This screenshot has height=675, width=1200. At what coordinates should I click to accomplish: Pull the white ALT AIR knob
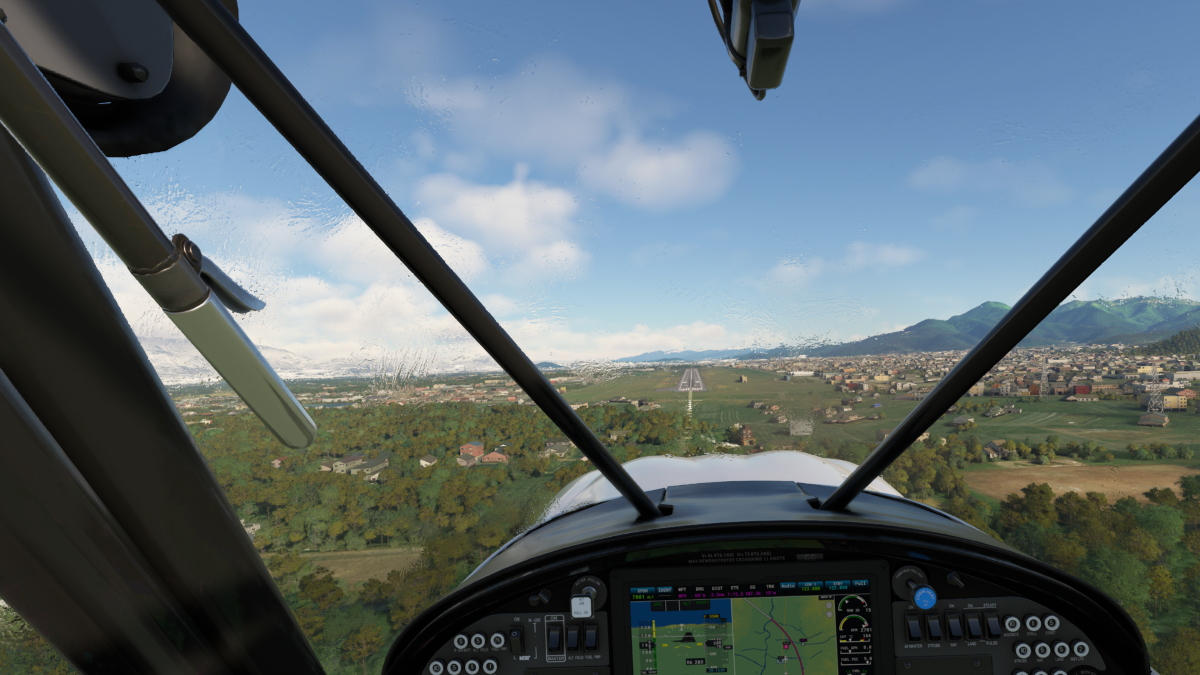pos(581,605)
